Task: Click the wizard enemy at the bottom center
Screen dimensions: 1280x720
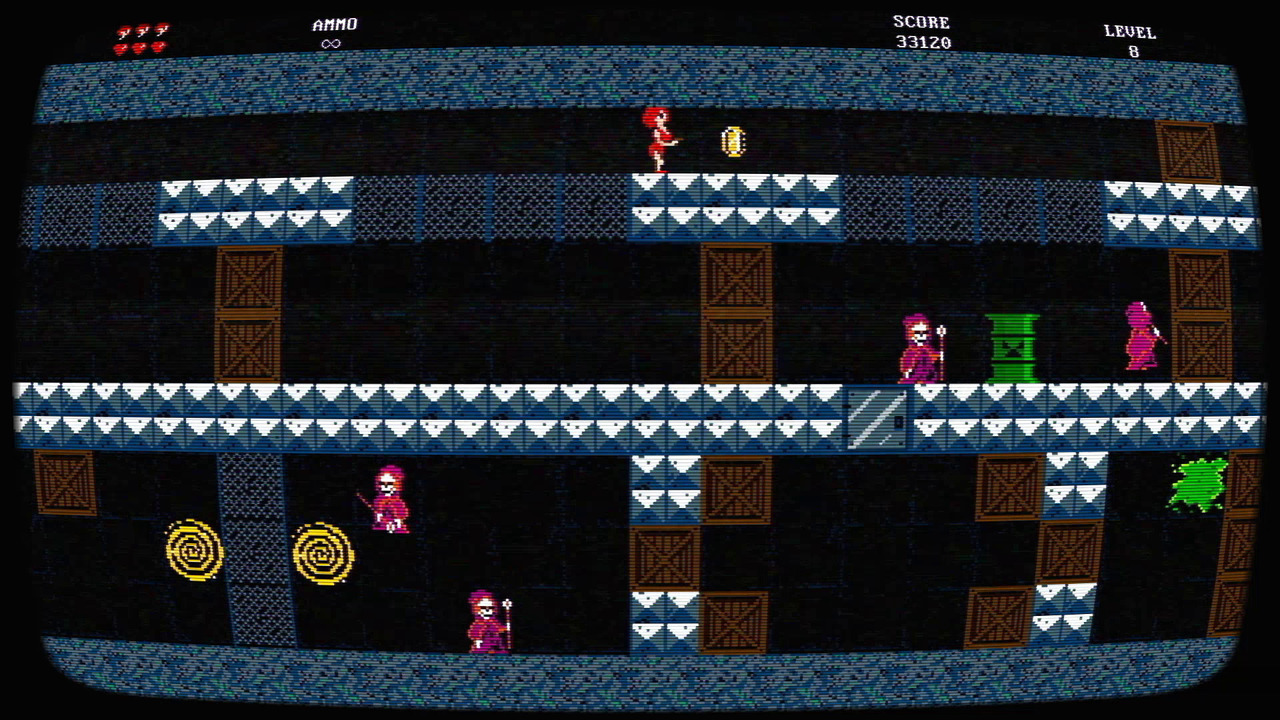Action: [484, 618]
